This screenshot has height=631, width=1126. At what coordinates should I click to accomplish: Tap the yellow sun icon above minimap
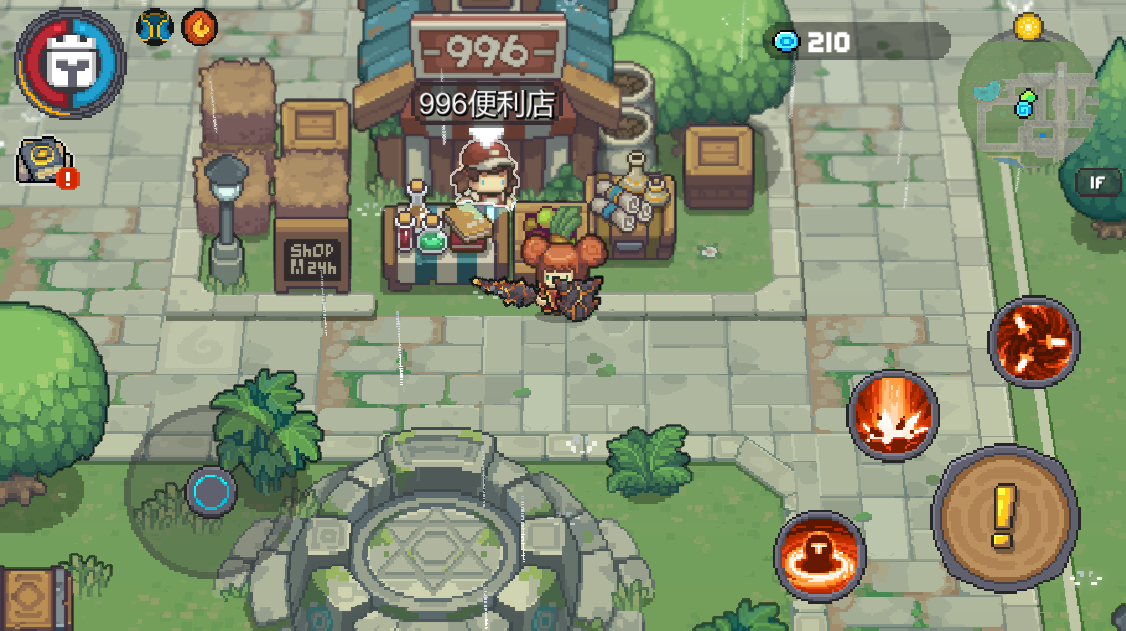tap(1027, 26)
